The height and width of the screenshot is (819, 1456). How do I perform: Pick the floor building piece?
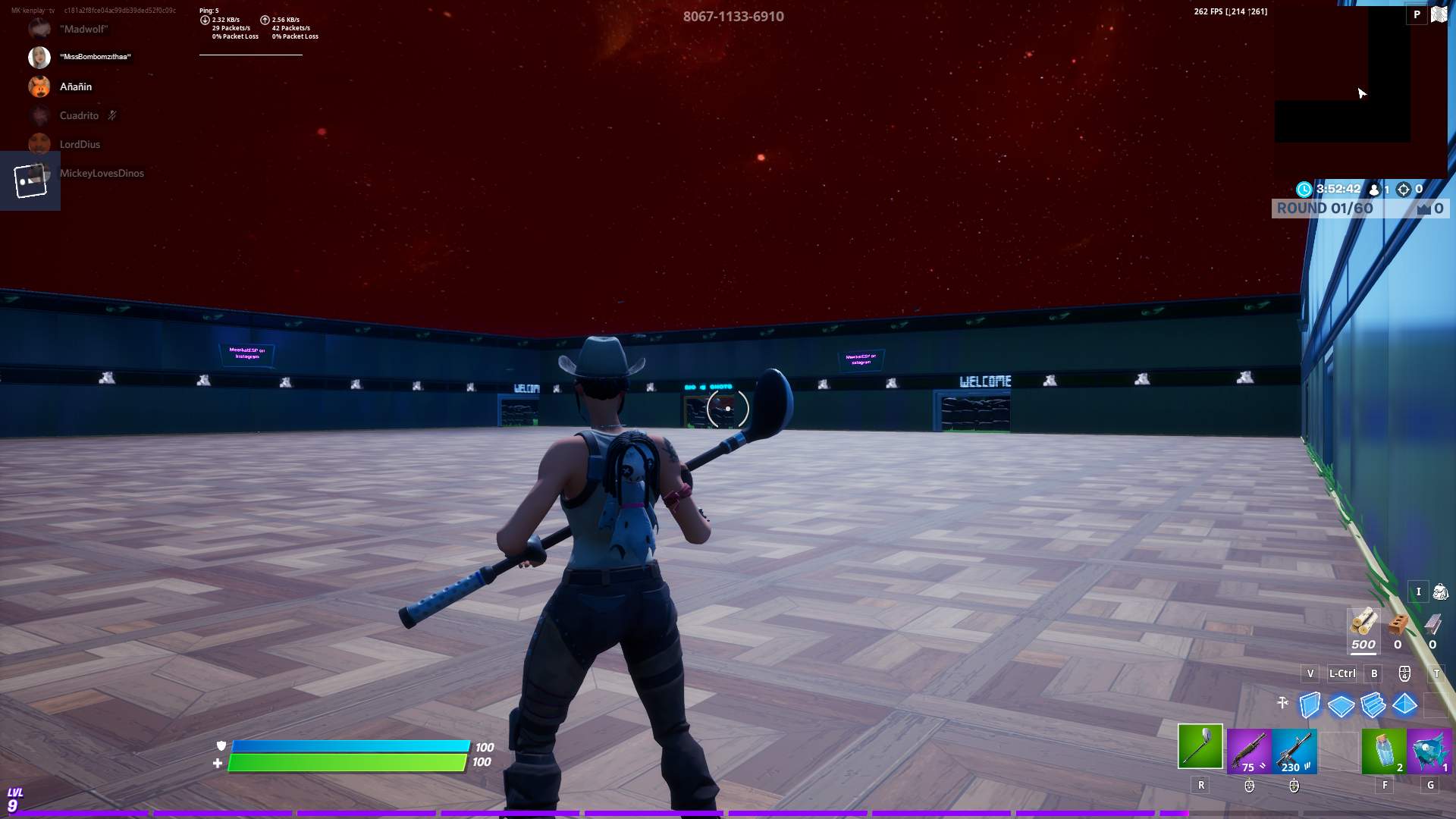(1341, 706)
